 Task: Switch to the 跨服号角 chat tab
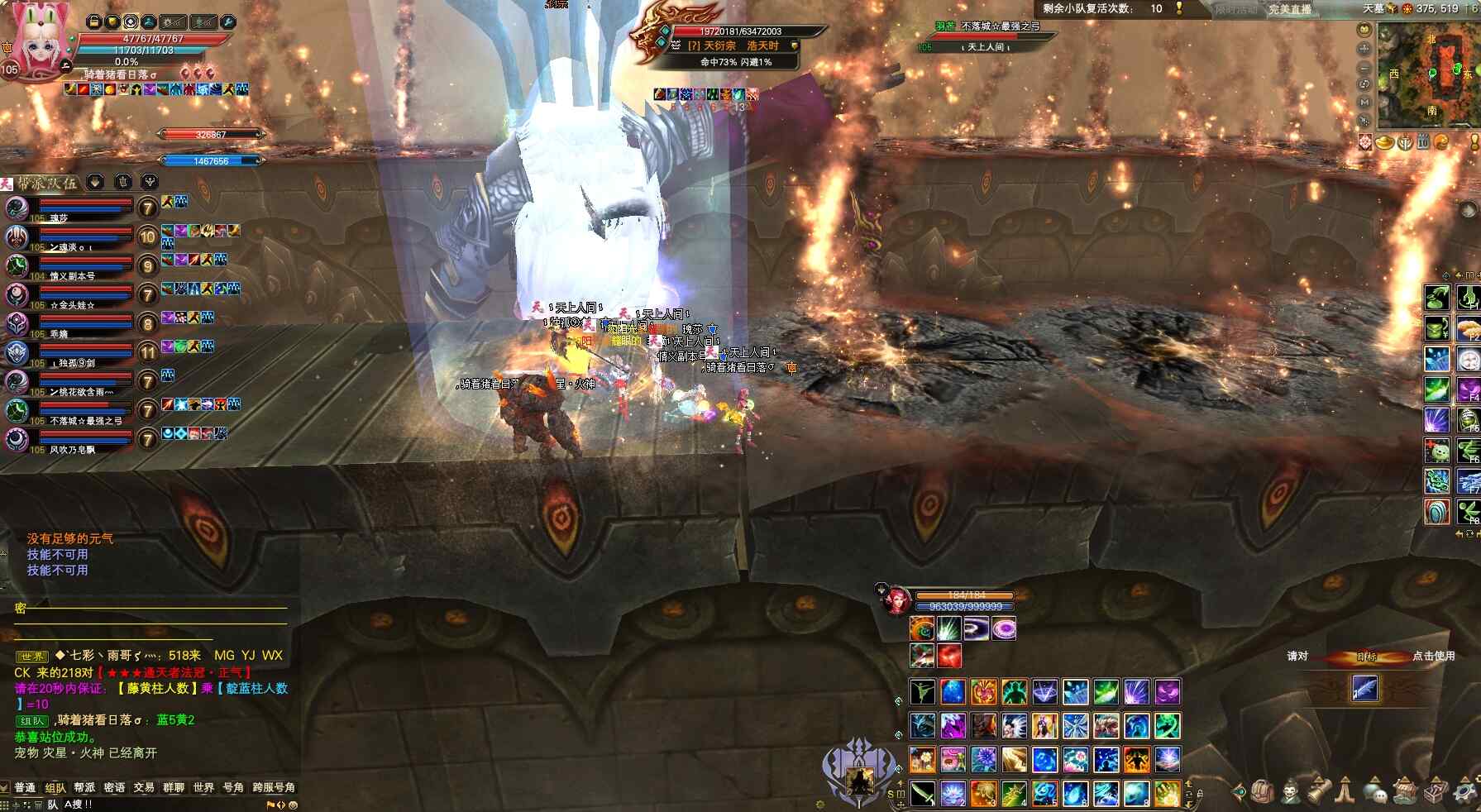pos(274,787)
